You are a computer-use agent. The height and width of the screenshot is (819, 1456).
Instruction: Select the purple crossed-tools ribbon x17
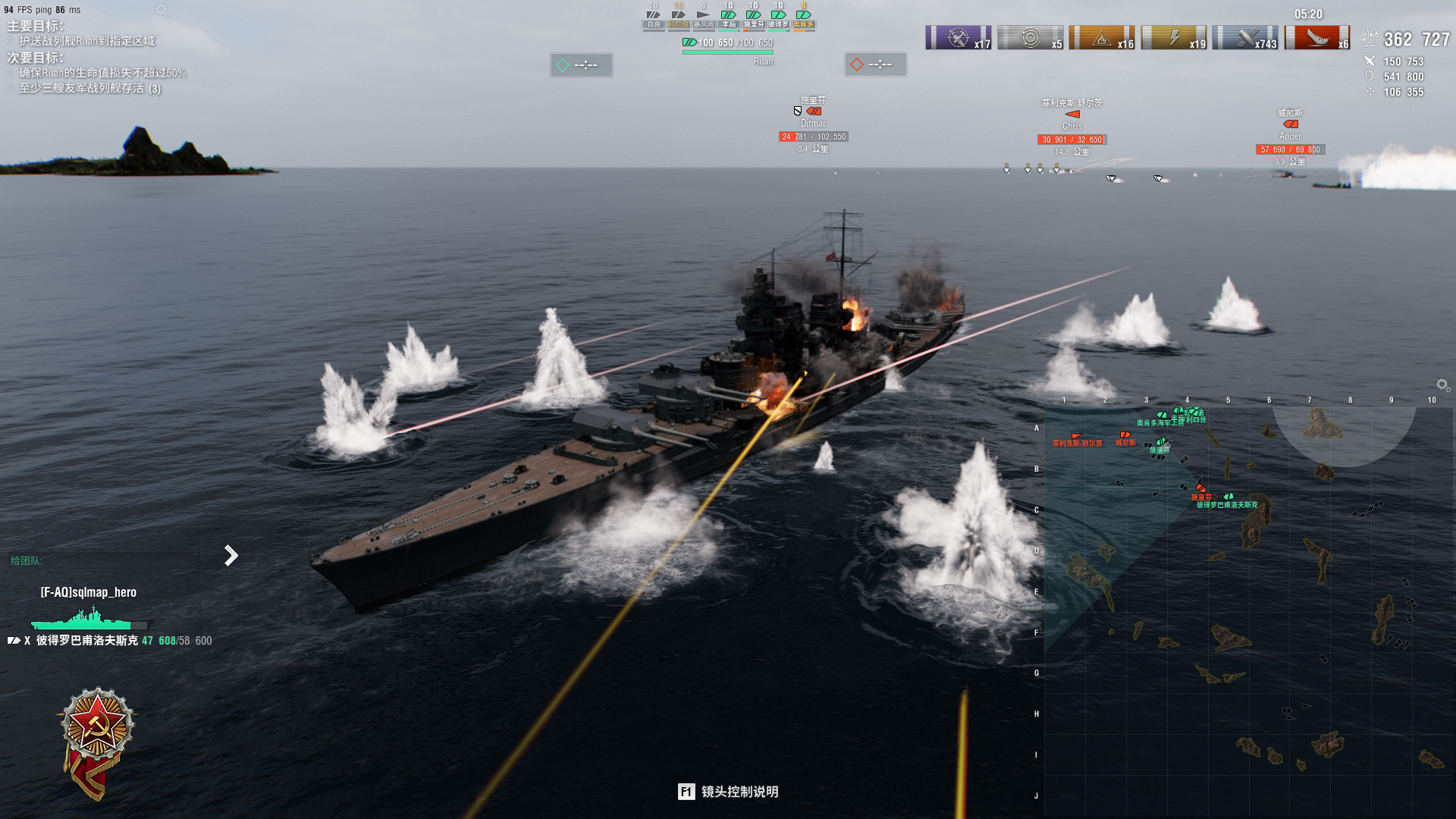click(959, 38)
